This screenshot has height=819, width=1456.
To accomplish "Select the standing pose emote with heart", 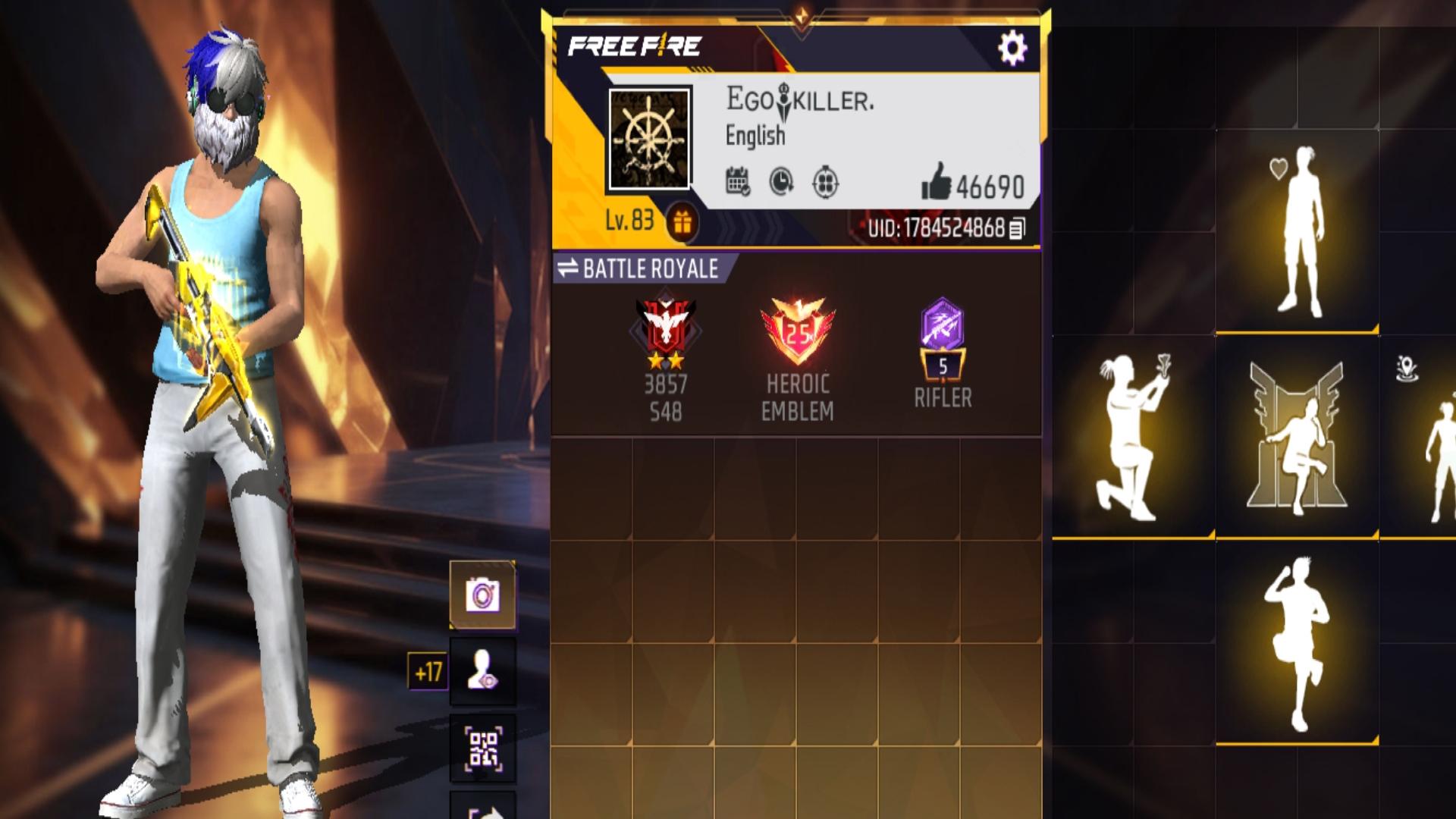I will coord(1298,231).
